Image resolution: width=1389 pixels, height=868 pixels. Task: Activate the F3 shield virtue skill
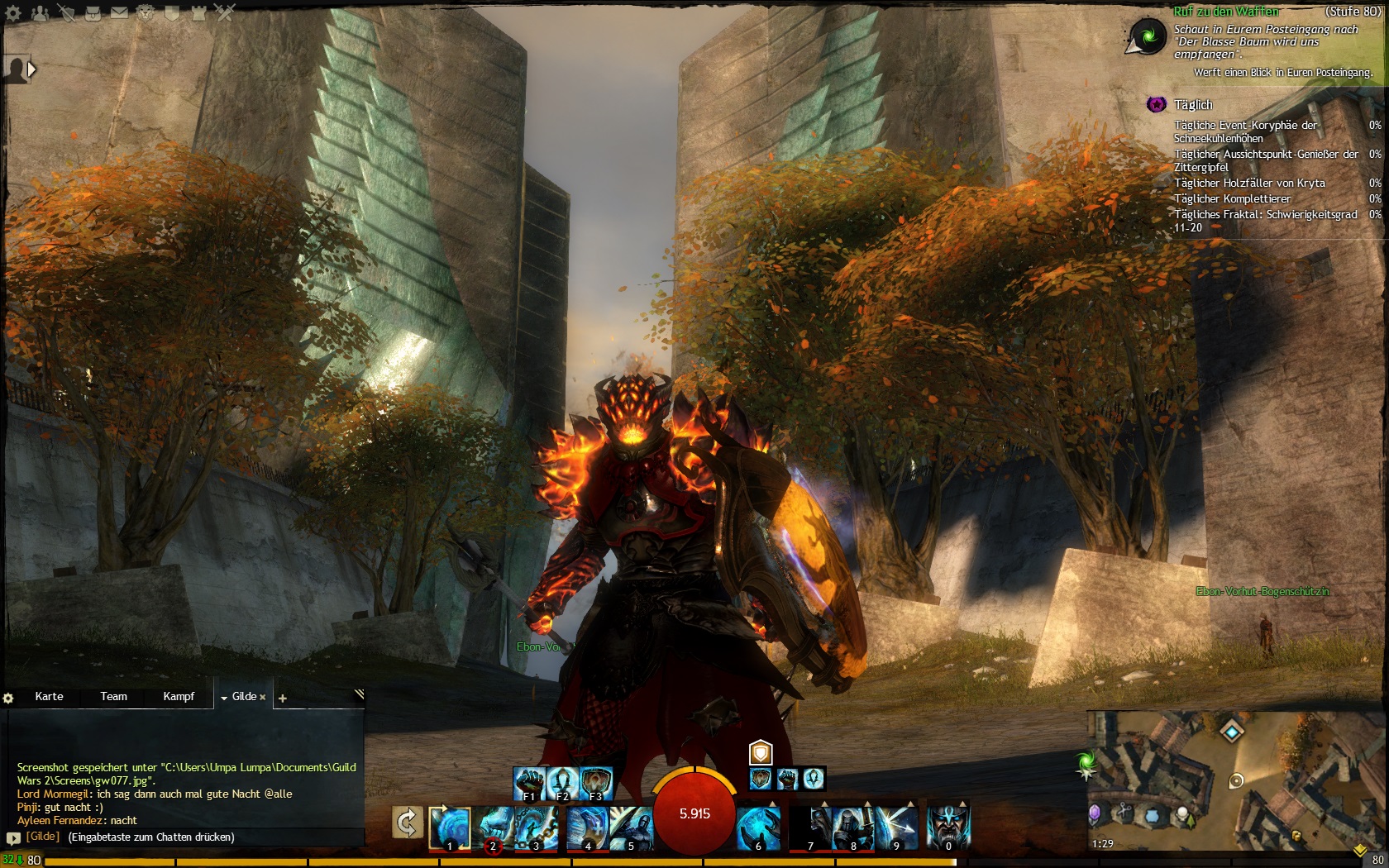click(596, 783)
